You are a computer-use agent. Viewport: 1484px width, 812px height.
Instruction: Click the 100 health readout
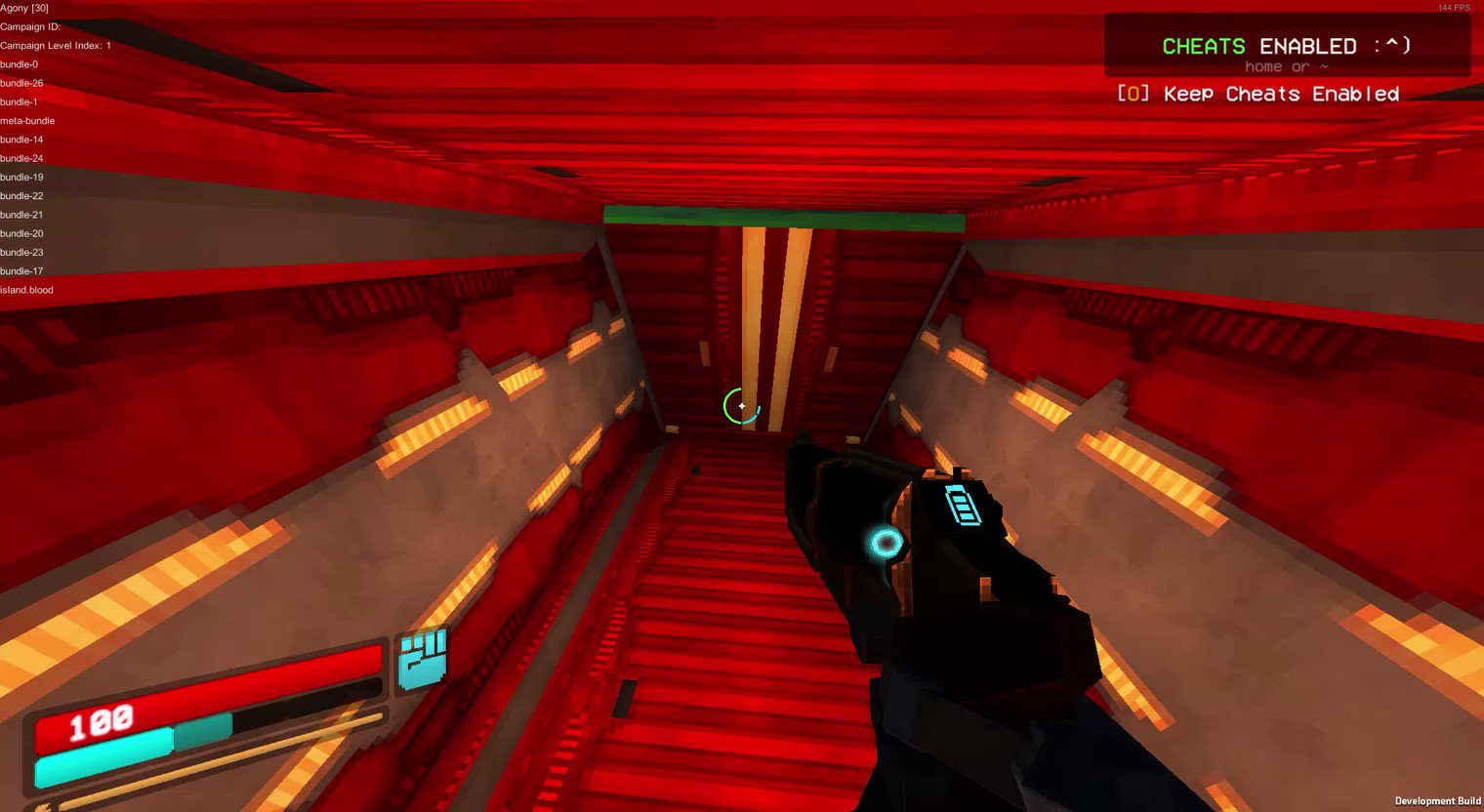coord(101,721)
